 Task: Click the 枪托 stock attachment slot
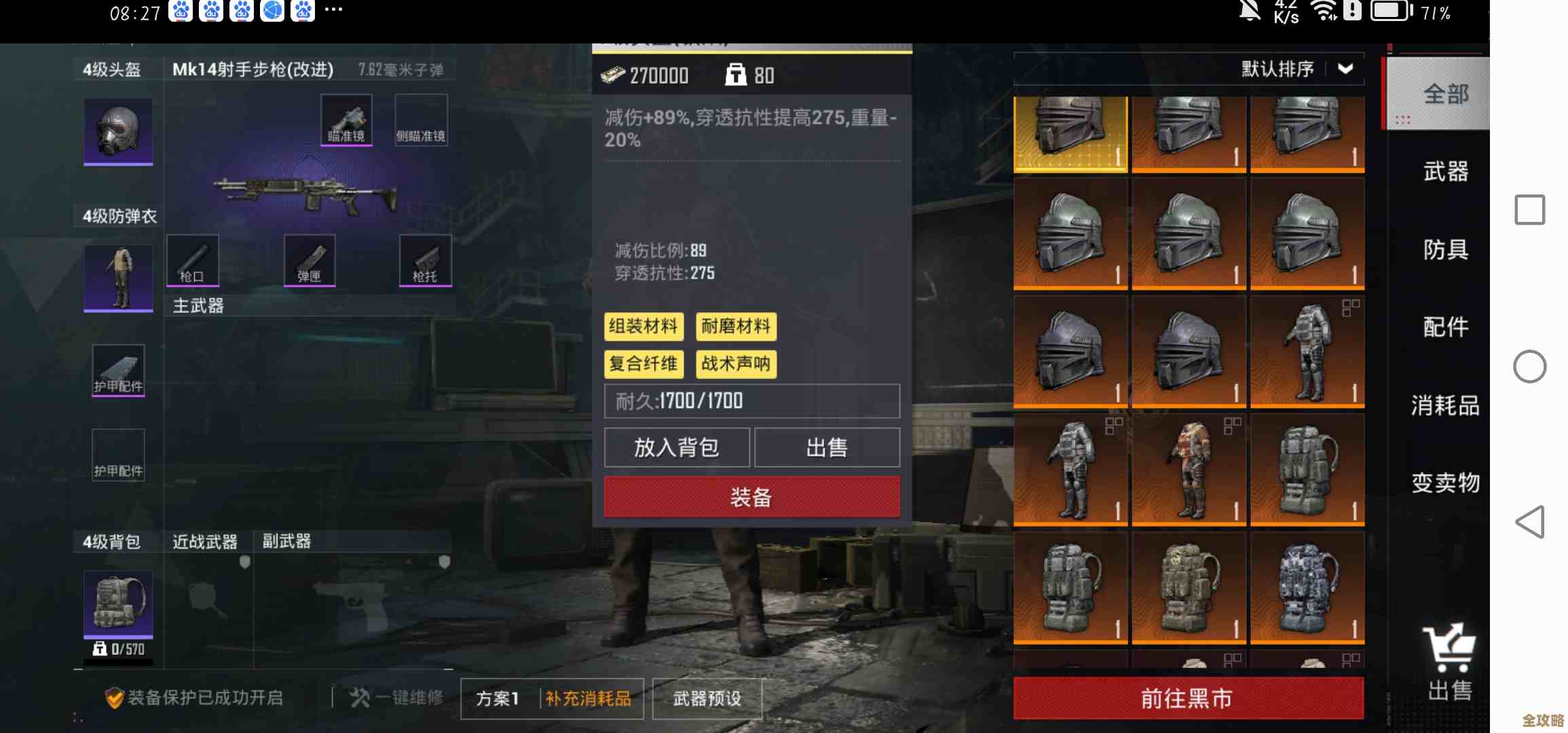pos(426,260)
